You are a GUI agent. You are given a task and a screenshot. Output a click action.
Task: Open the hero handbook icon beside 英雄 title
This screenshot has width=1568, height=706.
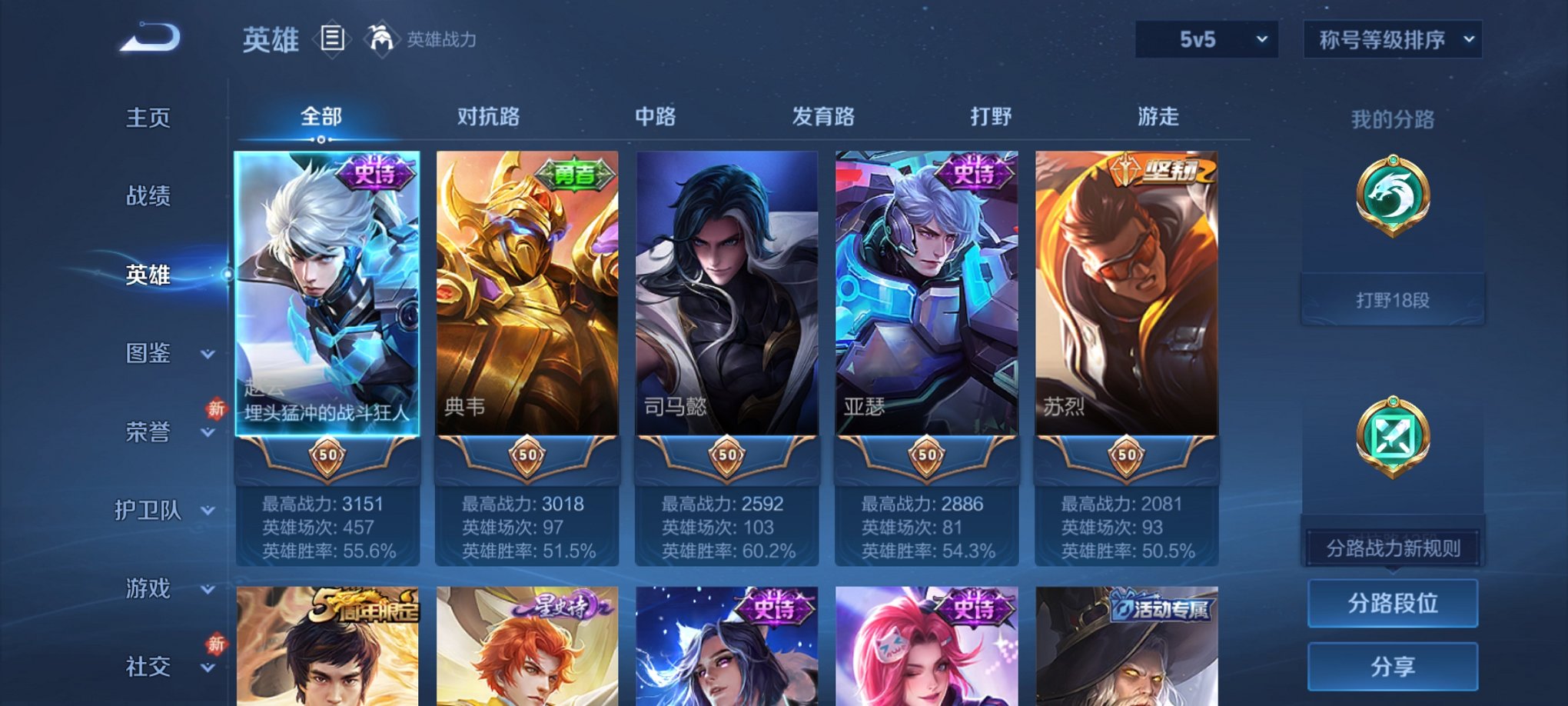click(x=331, y=40)
